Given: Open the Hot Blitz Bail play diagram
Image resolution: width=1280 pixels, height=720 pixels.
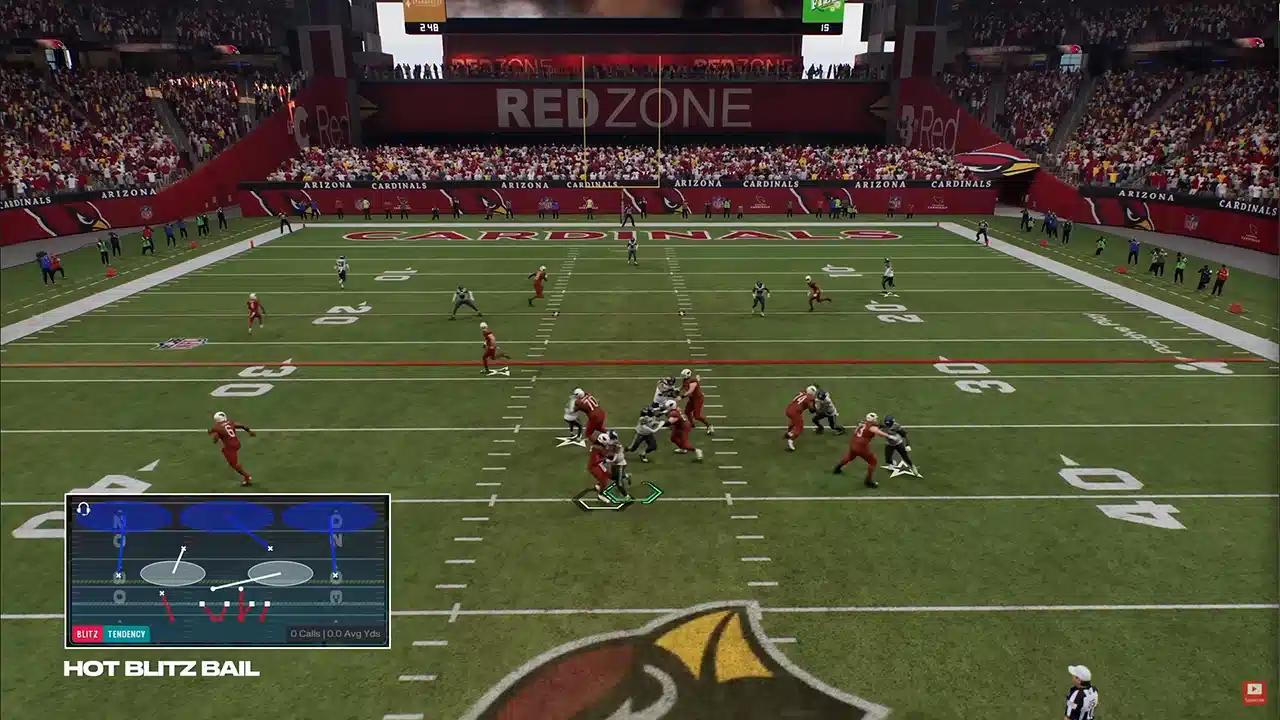Looking at the screenshot, I should tap(228, 570).
